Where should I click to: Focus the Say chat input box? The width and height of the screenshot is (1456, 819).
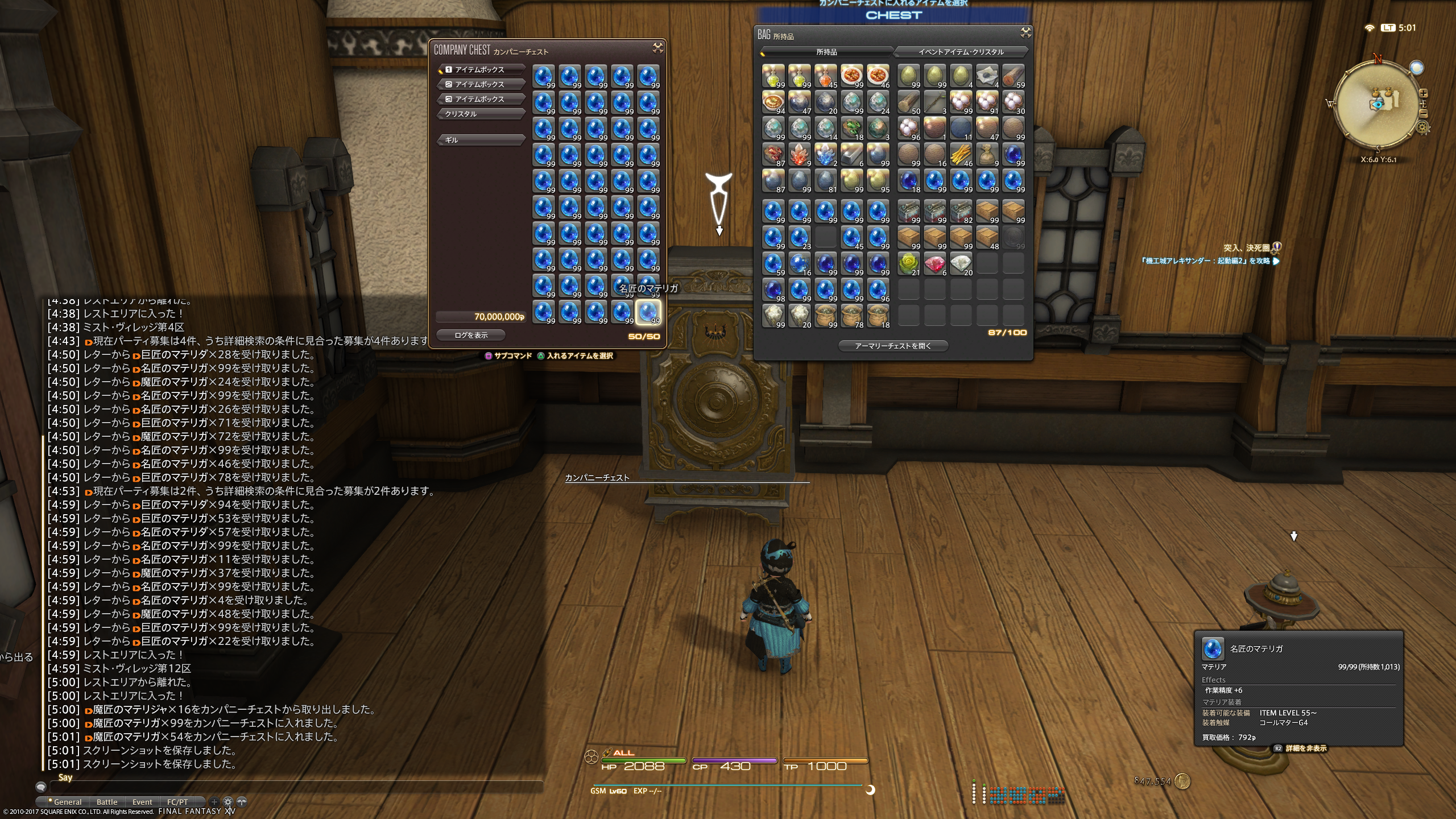coord(296,787)
